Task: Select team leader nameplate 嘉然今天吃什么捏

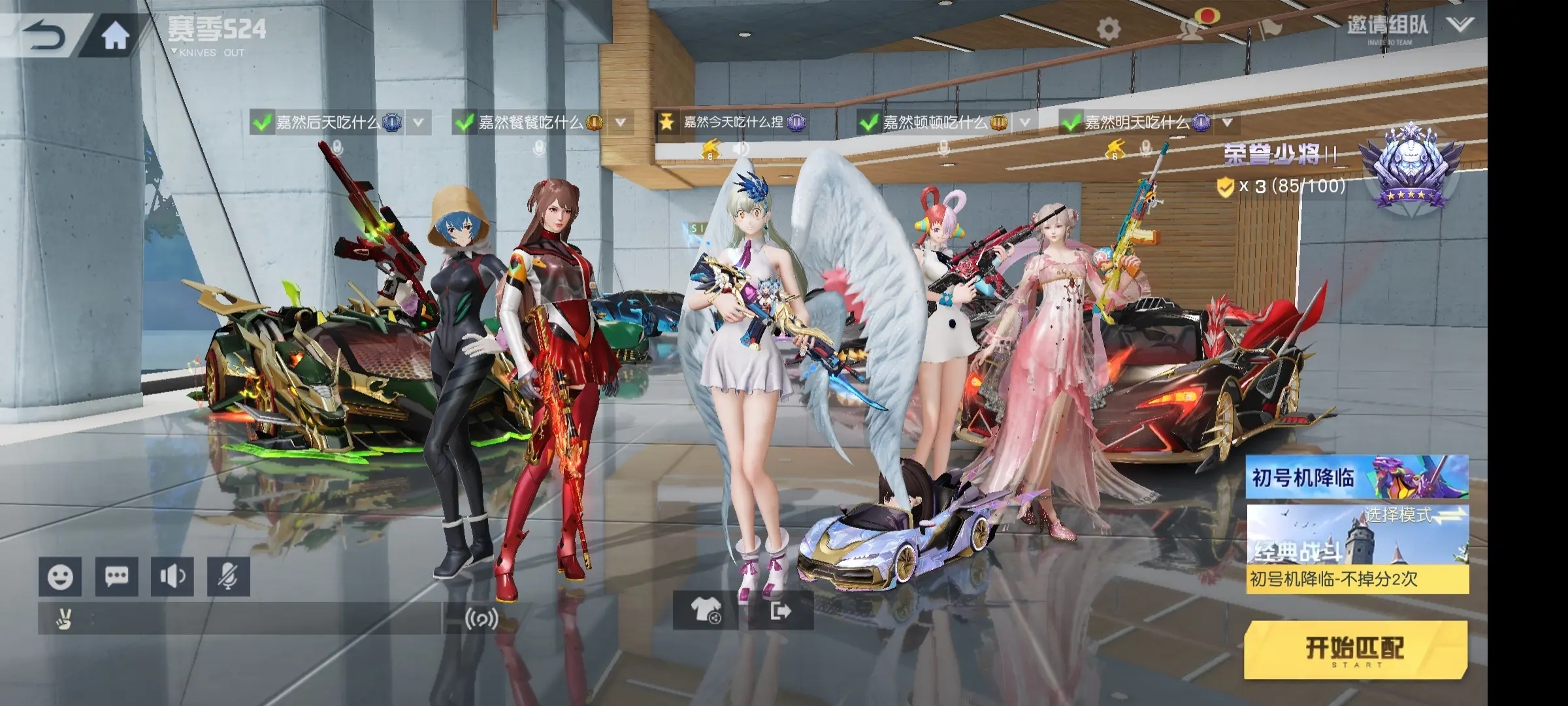Action: 732,122
